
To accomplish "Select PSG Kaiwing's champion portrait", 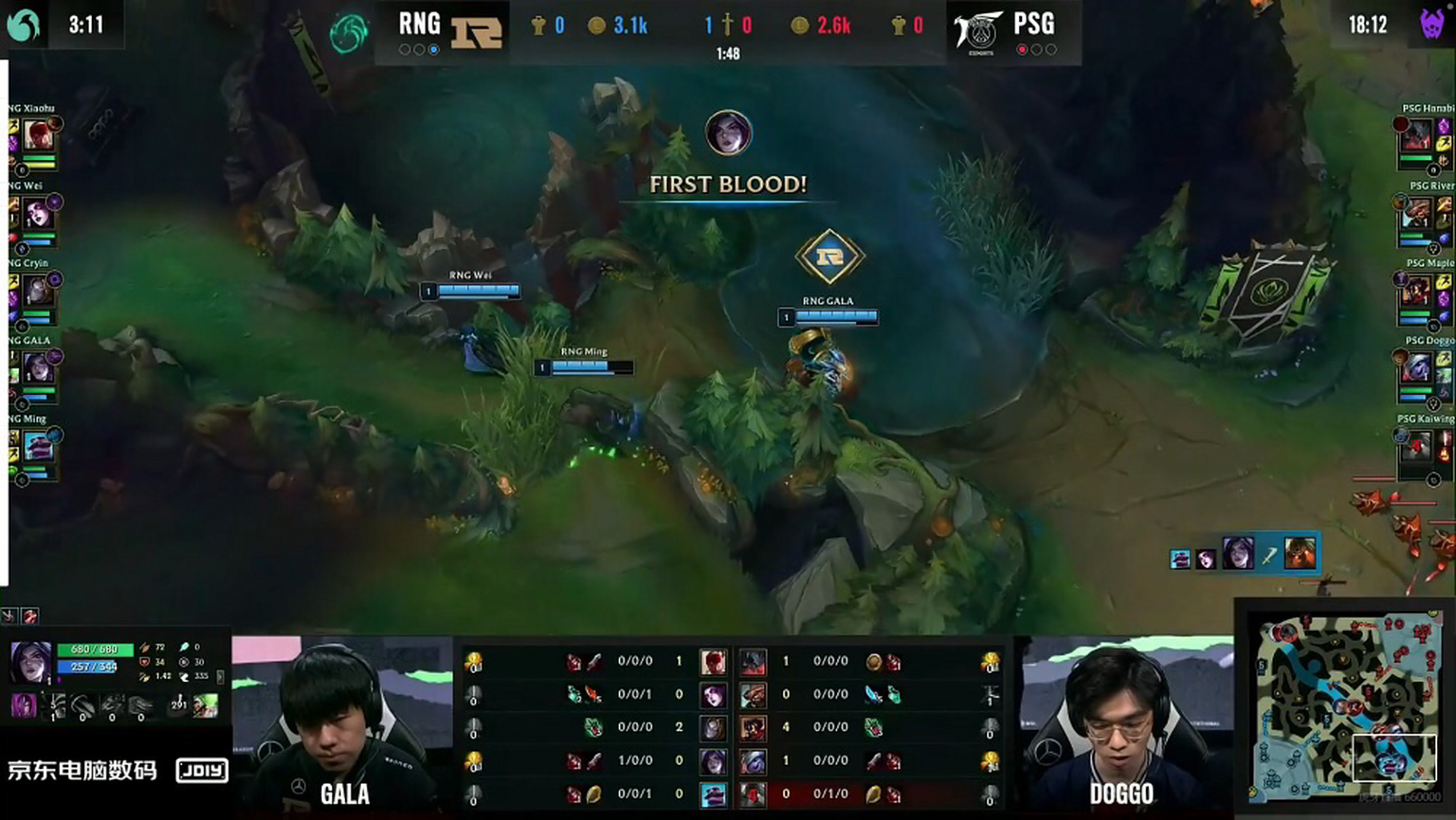I will [1416, 447].
